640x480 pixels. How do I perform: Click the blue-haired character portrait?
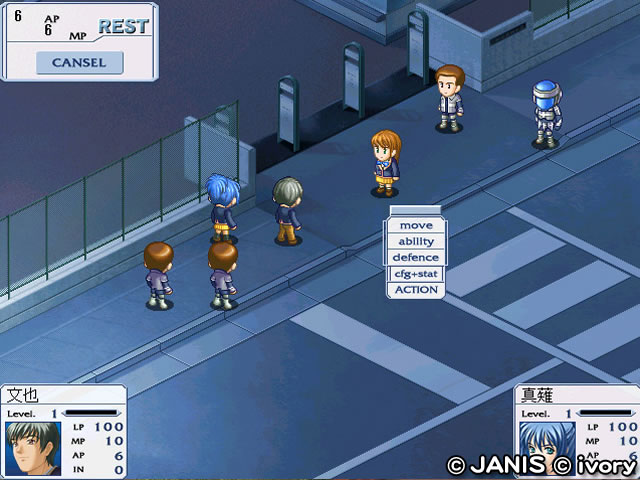[x=545, y=448]
